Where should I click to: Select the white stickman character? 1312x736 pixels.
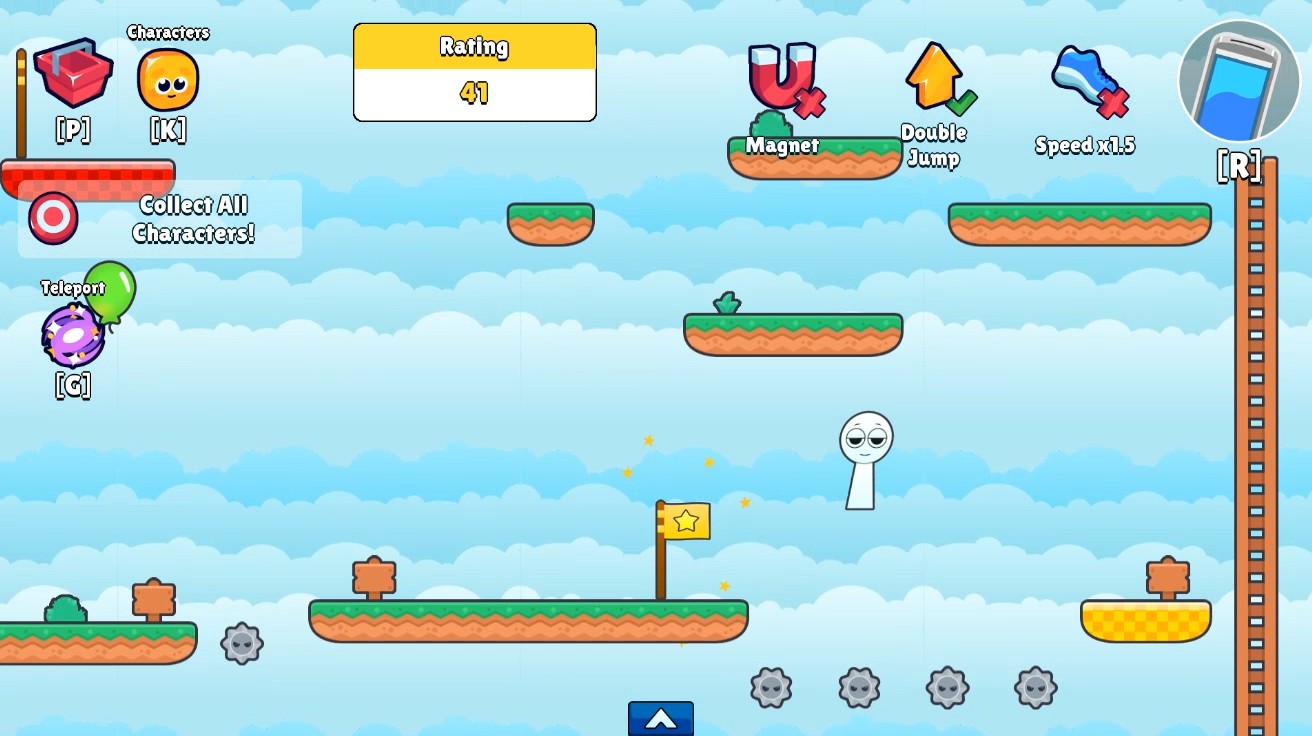[x=866, y=450]
